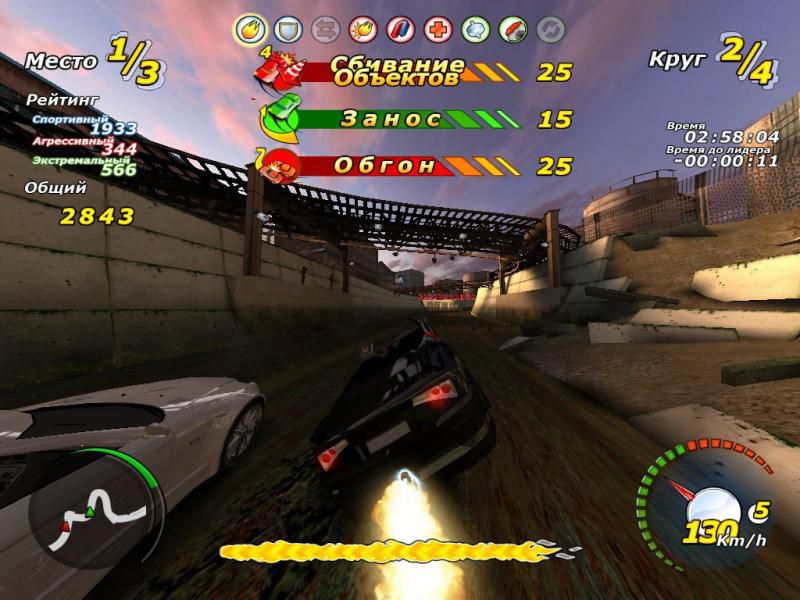The image size is (800, 600).
Task: Use the explosion fireball power-up
Action: 361,28
